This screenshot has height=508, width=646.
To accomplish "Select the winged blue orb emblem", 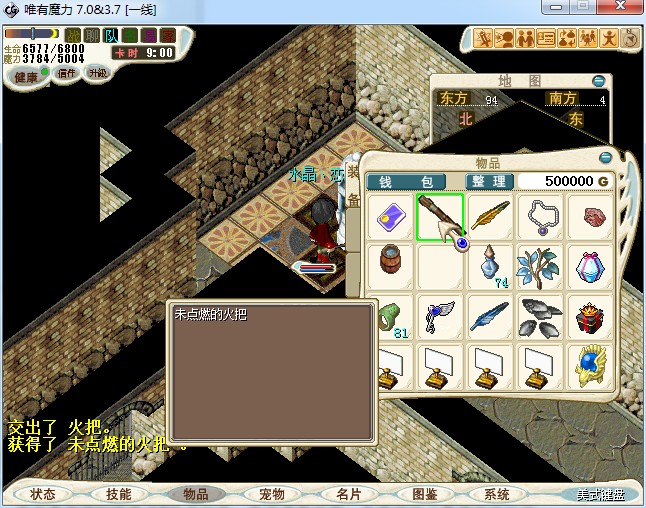I will tap(590, 367).
